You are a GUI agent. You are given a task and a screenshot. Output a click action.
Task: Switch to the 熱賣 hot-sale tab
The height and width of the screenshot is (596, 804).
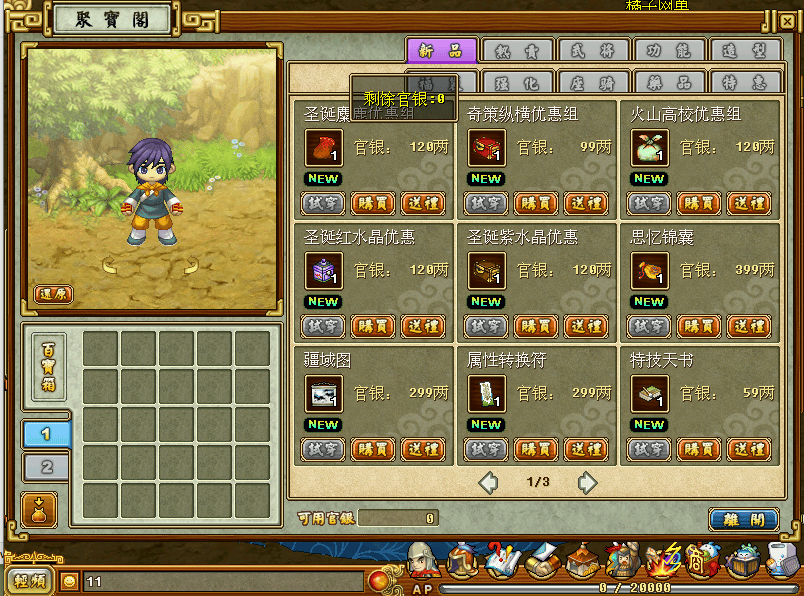point(517,50)
